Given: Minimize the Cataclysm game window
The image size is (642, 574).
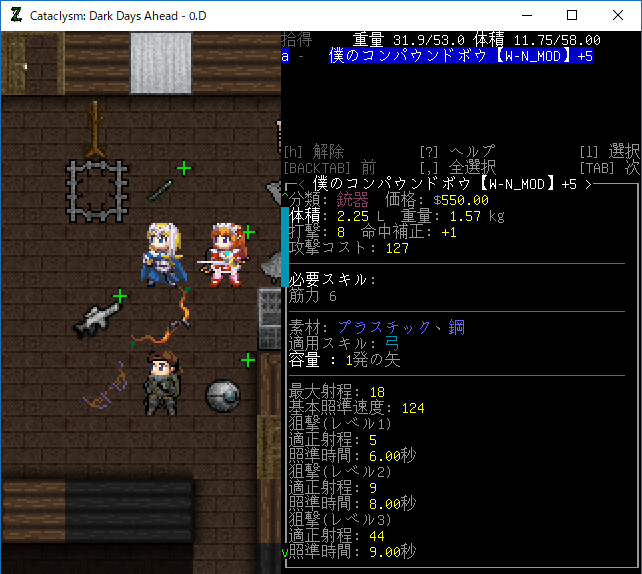Looking at the screenshot, I should (525, 15).
